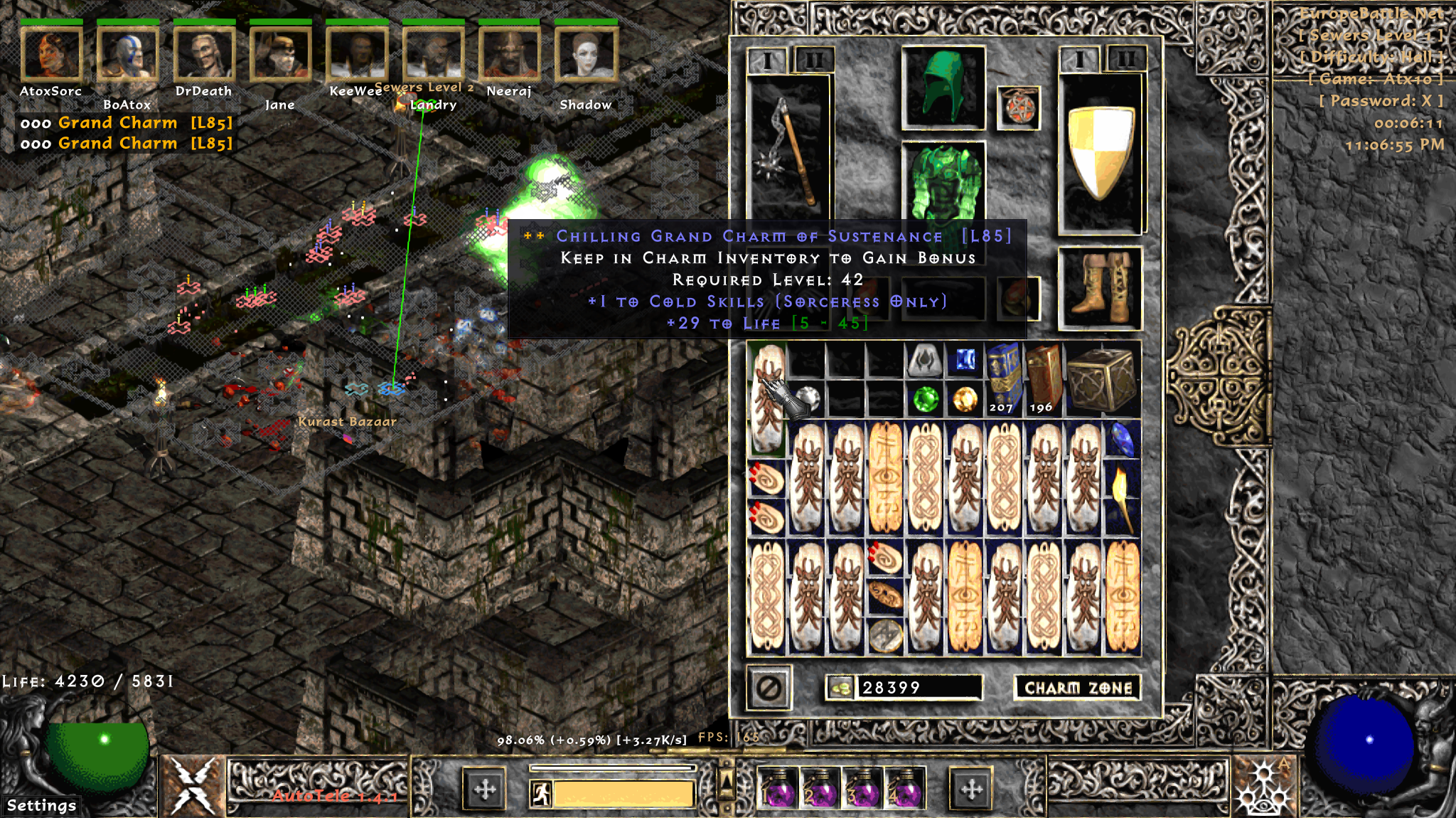Choose Neeraj's party portrait
Image resolution: width=1456 pixels, height=818 pixels.
[509, 53]
